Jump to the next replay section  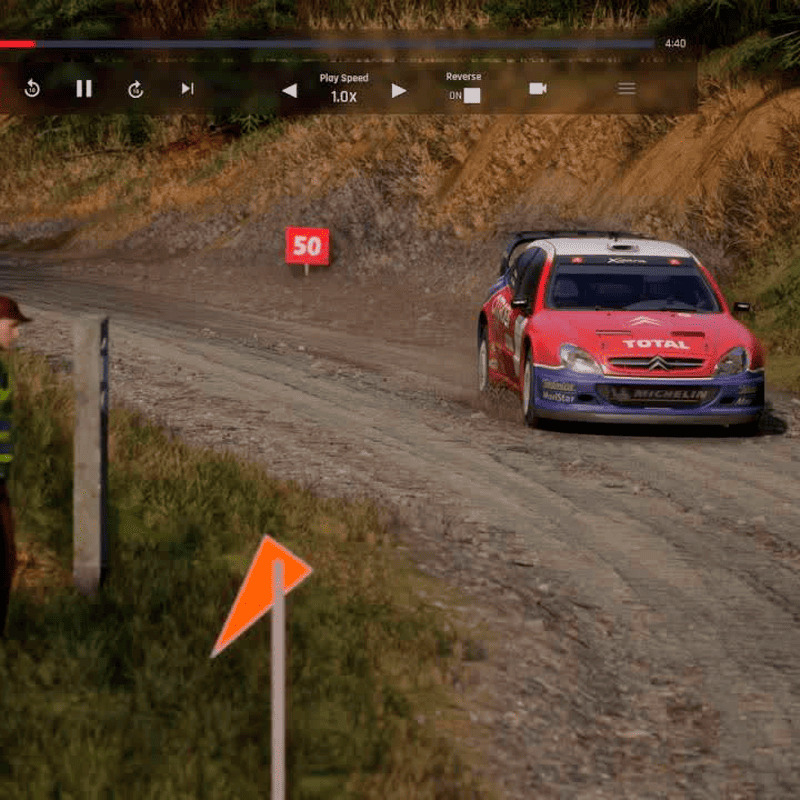(x=187, y=89)
